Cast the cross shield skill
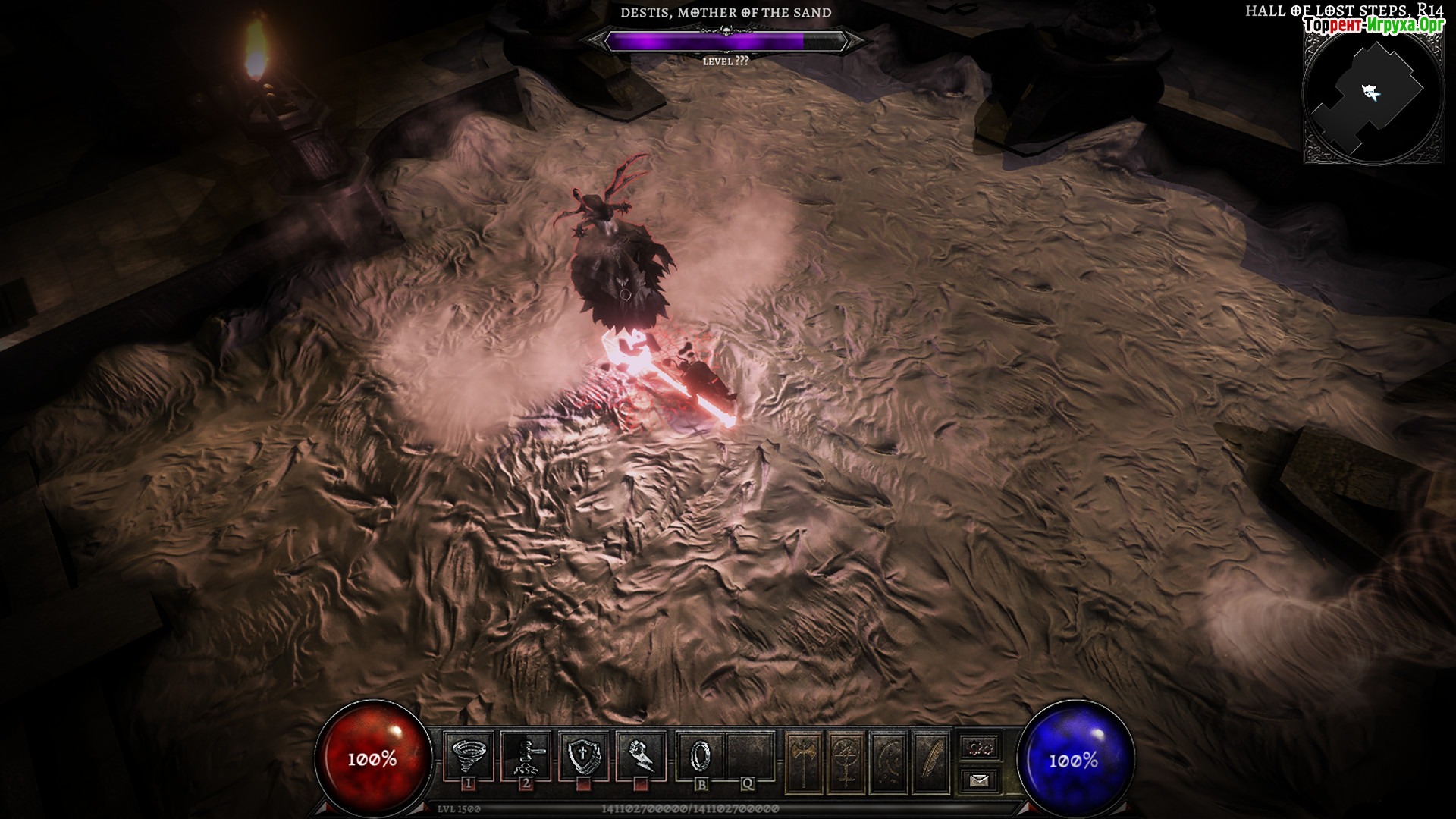Viewport: 1456px width, 819px height. pyautogui.click(x=584, y=755)
